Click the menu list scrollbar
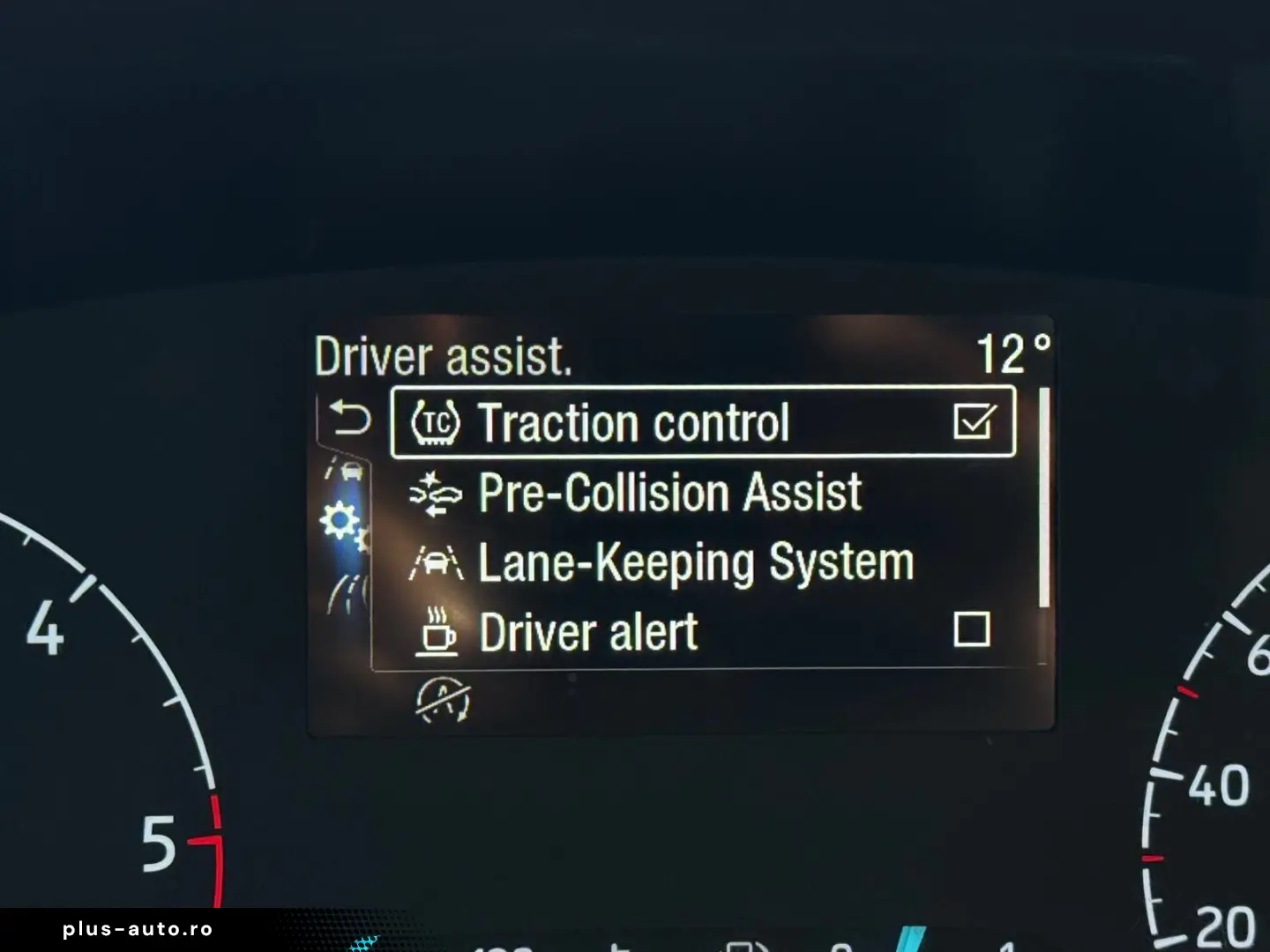 [x=1044, y=498]
